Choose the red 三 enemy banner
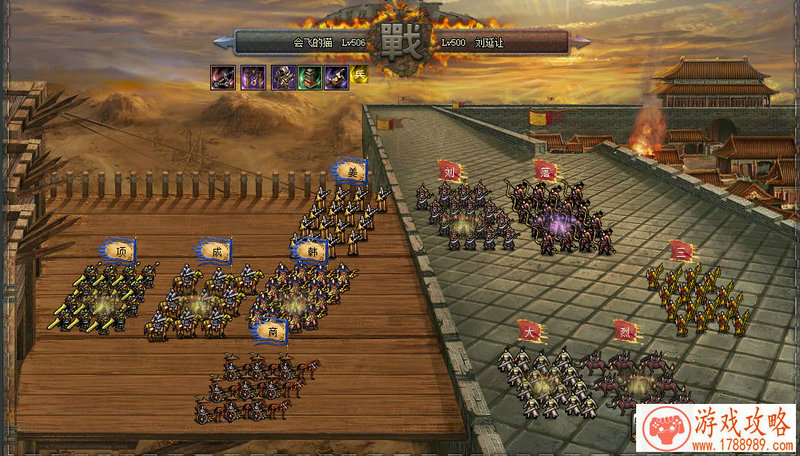 pos(682,251)
